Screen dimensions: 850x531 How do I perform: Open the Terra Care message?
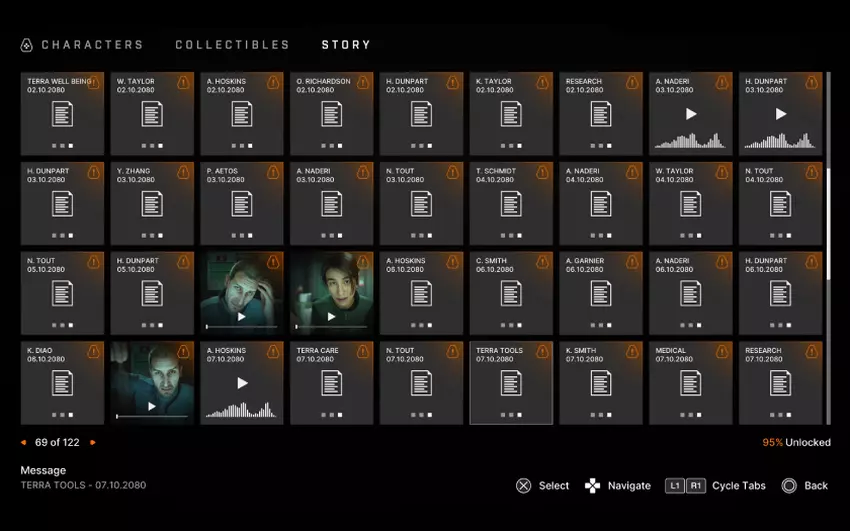tap(331, 383)
